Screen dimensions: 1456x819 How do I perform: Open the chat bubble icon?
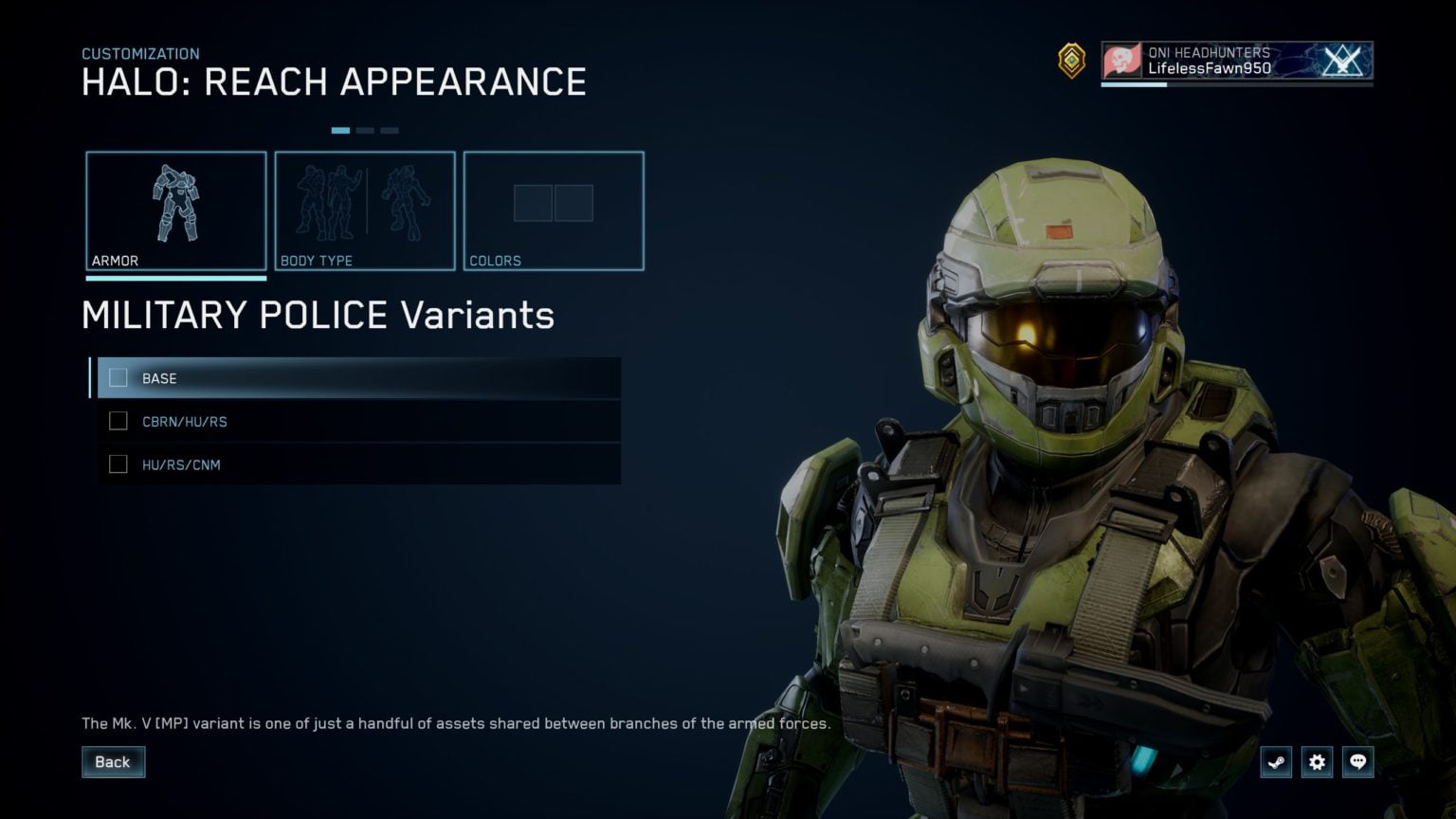pos(1358,761)
